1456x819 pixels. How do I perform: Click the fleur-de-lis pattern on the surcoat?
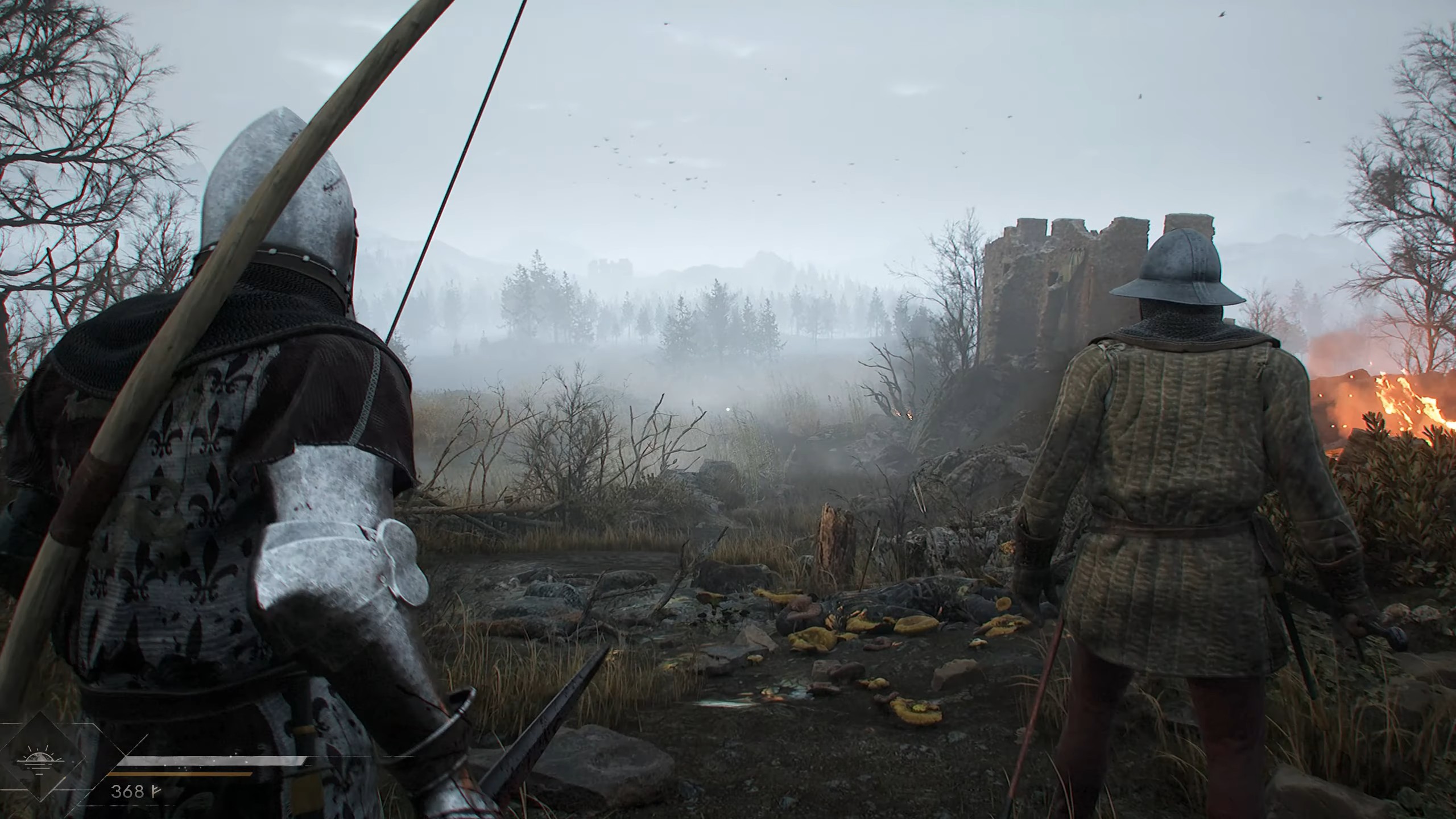tap(205, 444)
